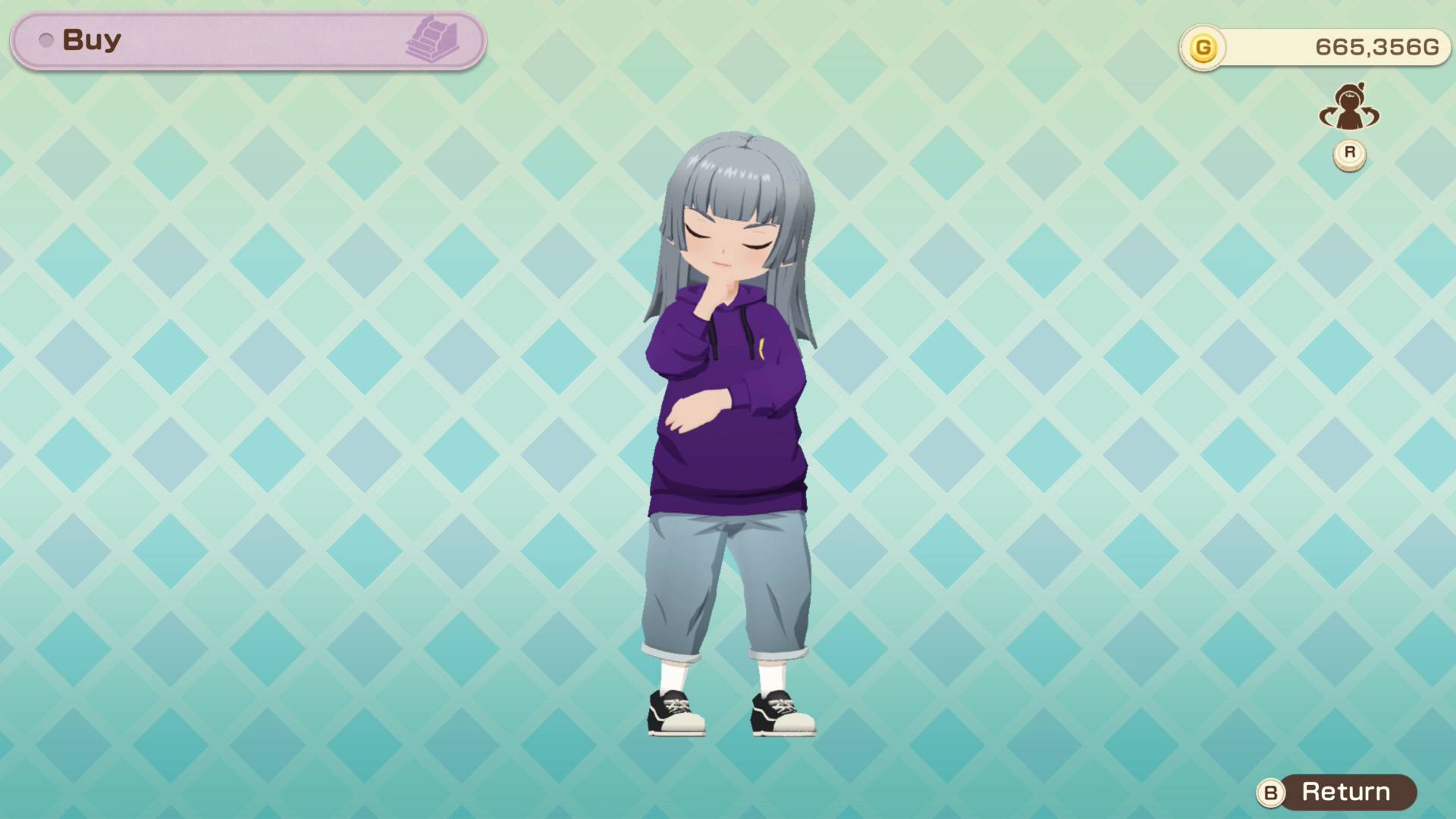The image size is (1456, 819).
Task: Select the gold G coin icon
Action: (1203, 48)
